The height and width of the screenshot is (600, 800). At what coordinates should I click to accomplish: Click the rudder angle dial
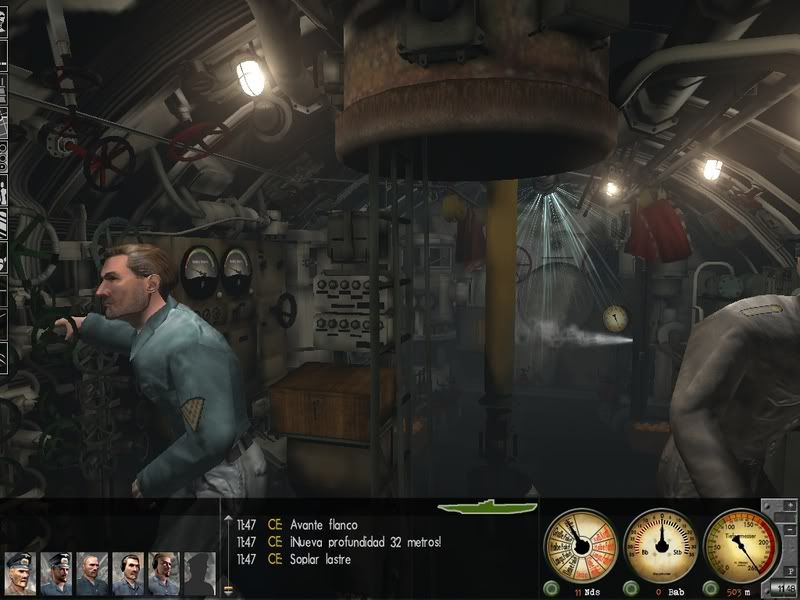coord(660,544)
